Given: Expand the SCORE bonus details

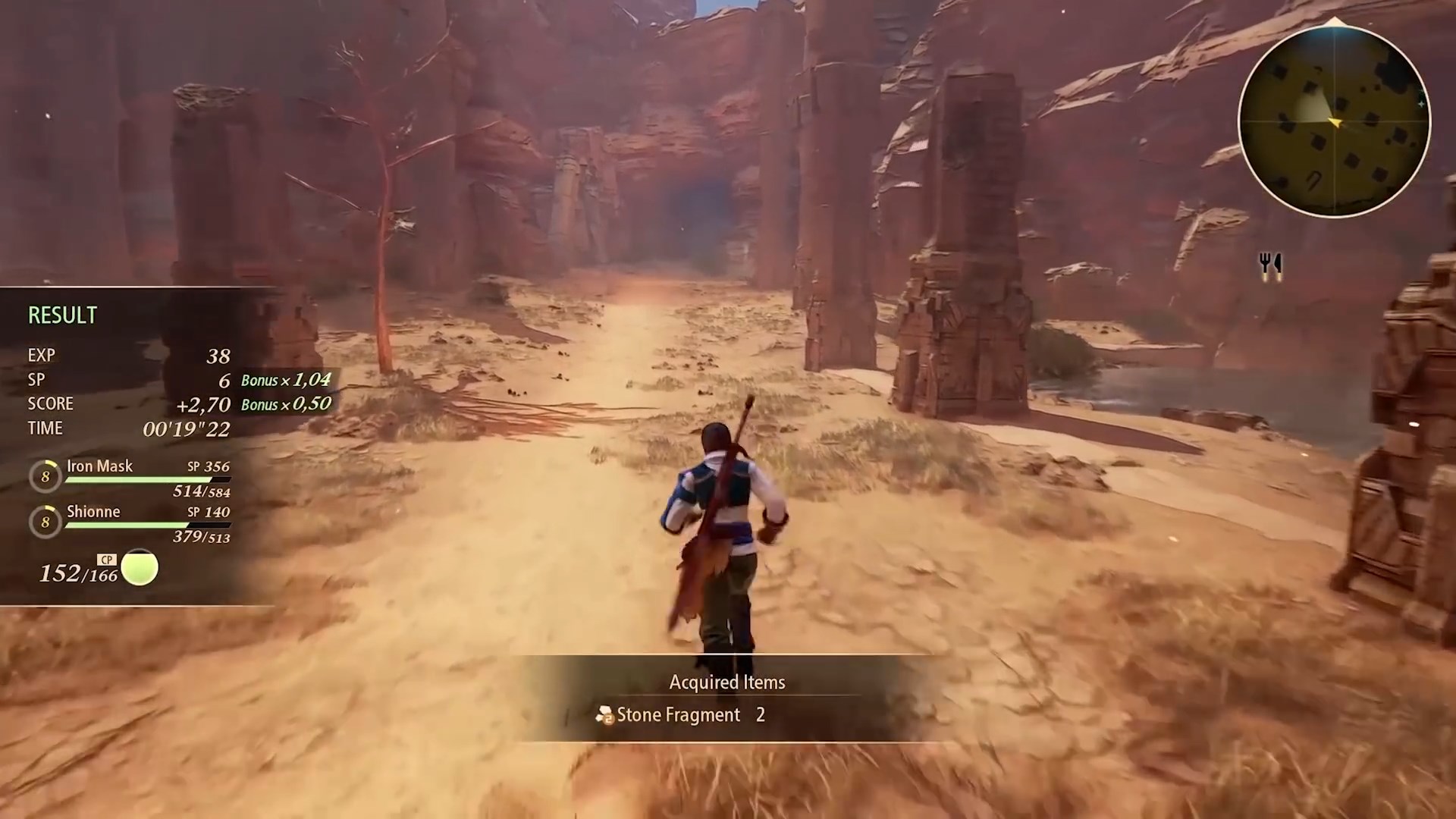Looking at the screenshot, I should pos(285,404).
